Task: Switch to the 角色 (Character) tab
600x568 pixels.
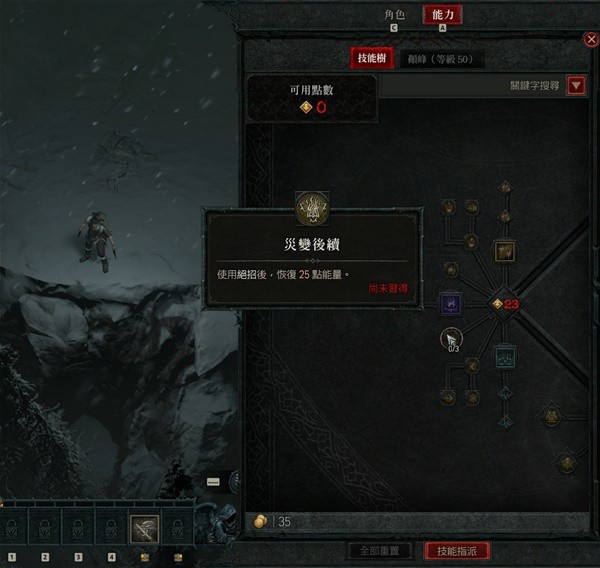Action: tap(395, 15)
